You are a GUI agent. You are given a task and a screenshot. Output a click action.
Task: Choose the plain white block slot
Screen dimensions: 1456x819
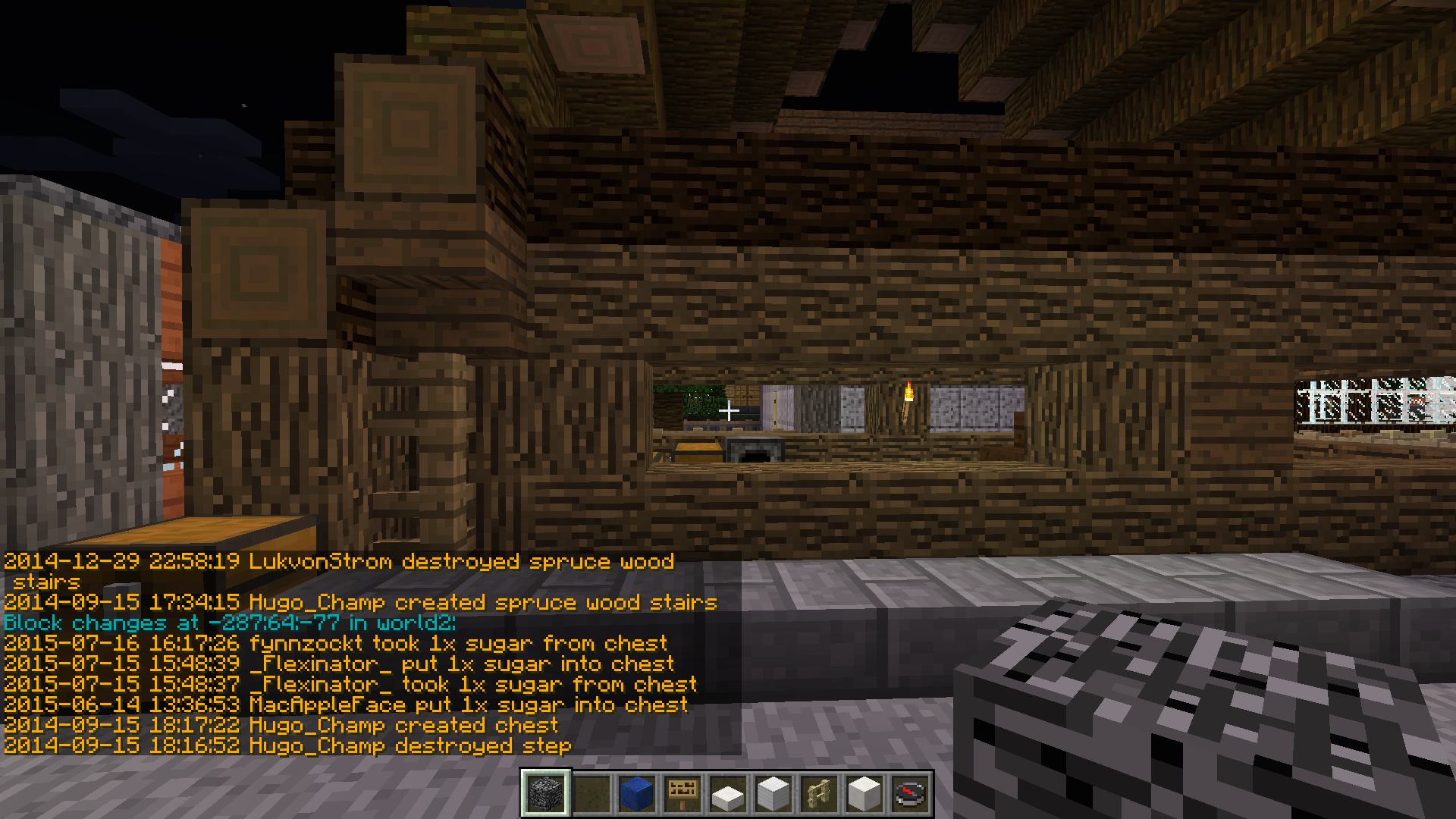pos(864,794)
